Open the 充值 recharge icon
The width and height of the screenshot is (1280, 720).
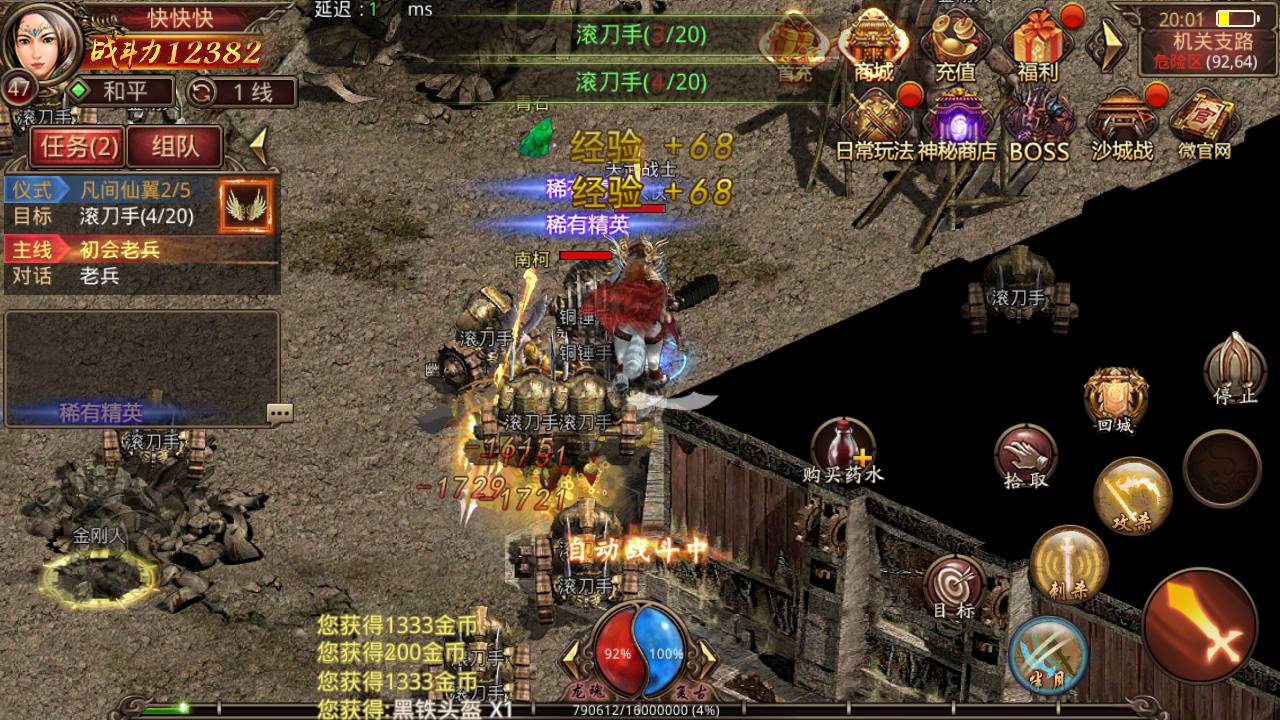point(955,45)
